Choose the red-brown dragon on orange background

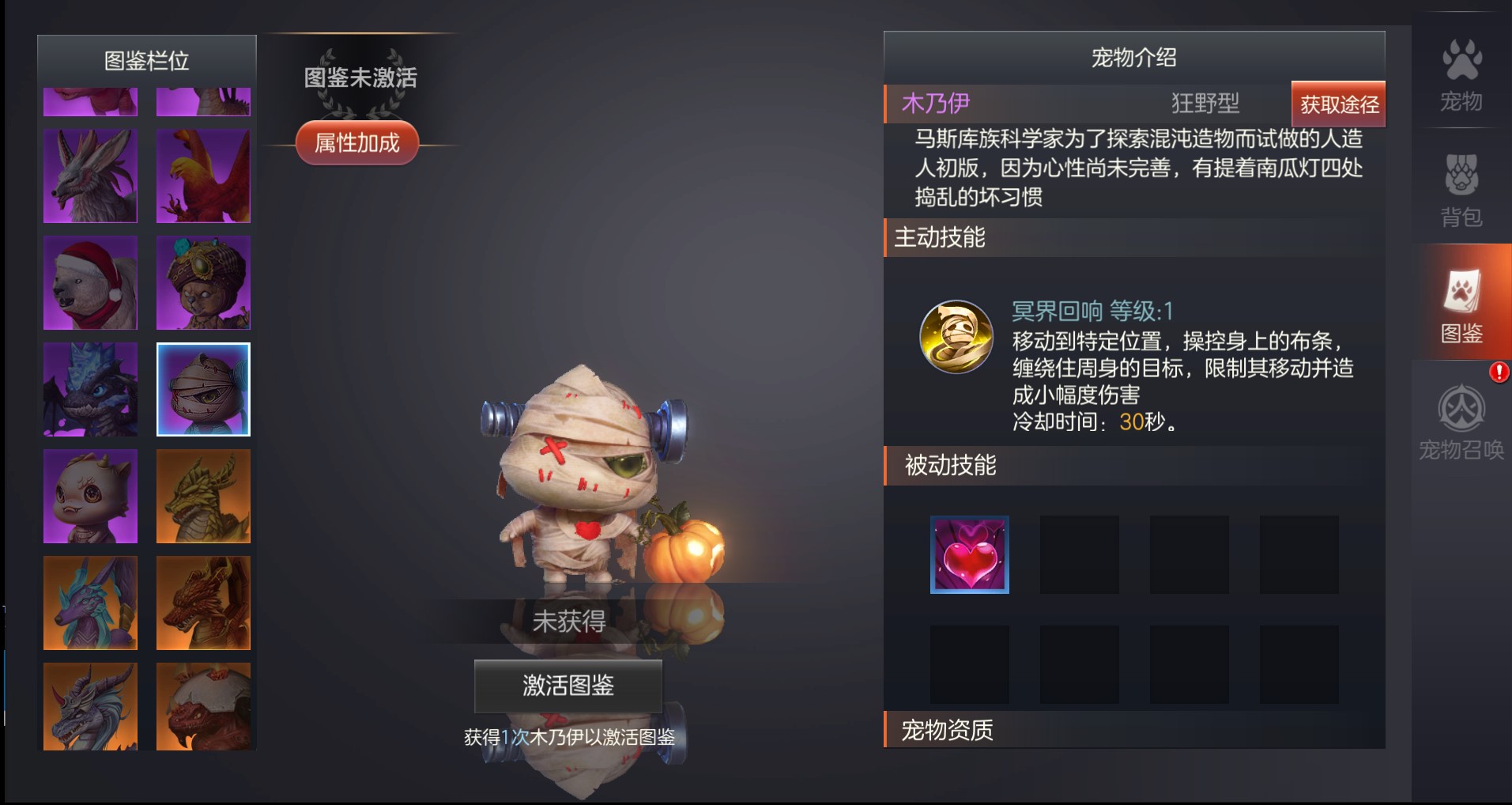(x=203, y=603)
